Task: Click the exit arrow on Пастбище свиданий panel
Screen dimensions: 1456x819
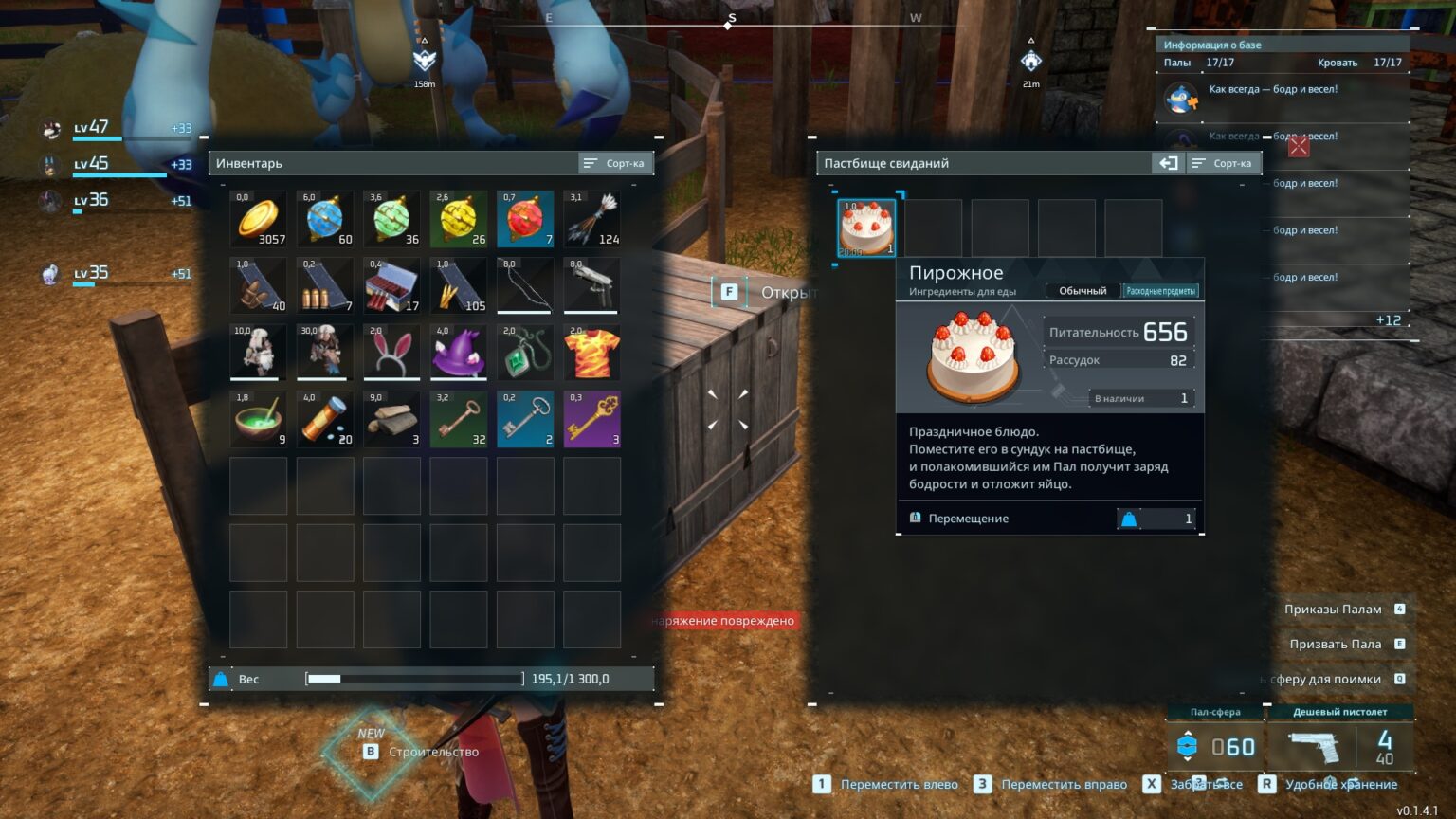Action: click(1168, 162)
